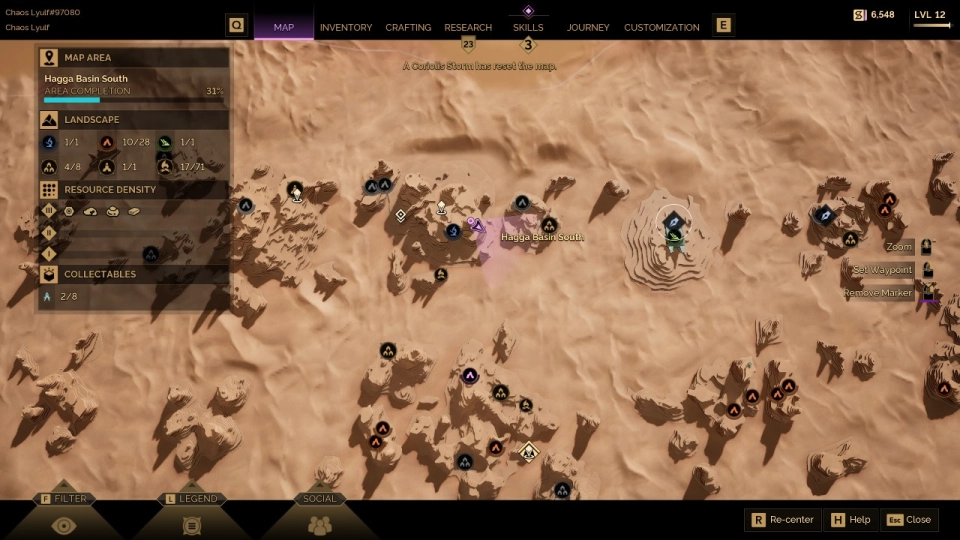Open the Journey tab
The height and width of the screenshot is (540, 960).
coord(588,27)
